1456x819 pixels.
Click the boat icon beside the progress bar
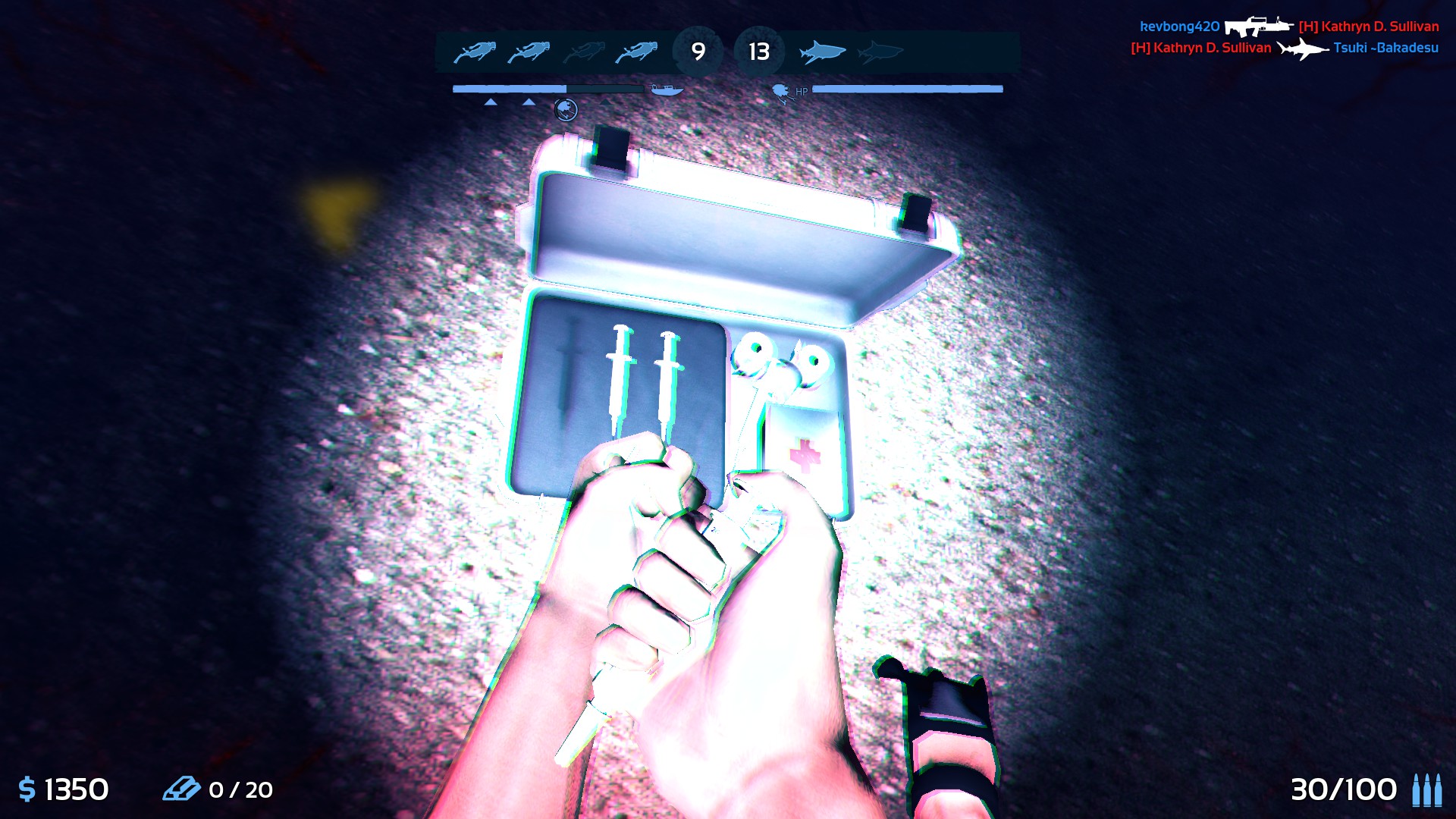click(666, 89)
